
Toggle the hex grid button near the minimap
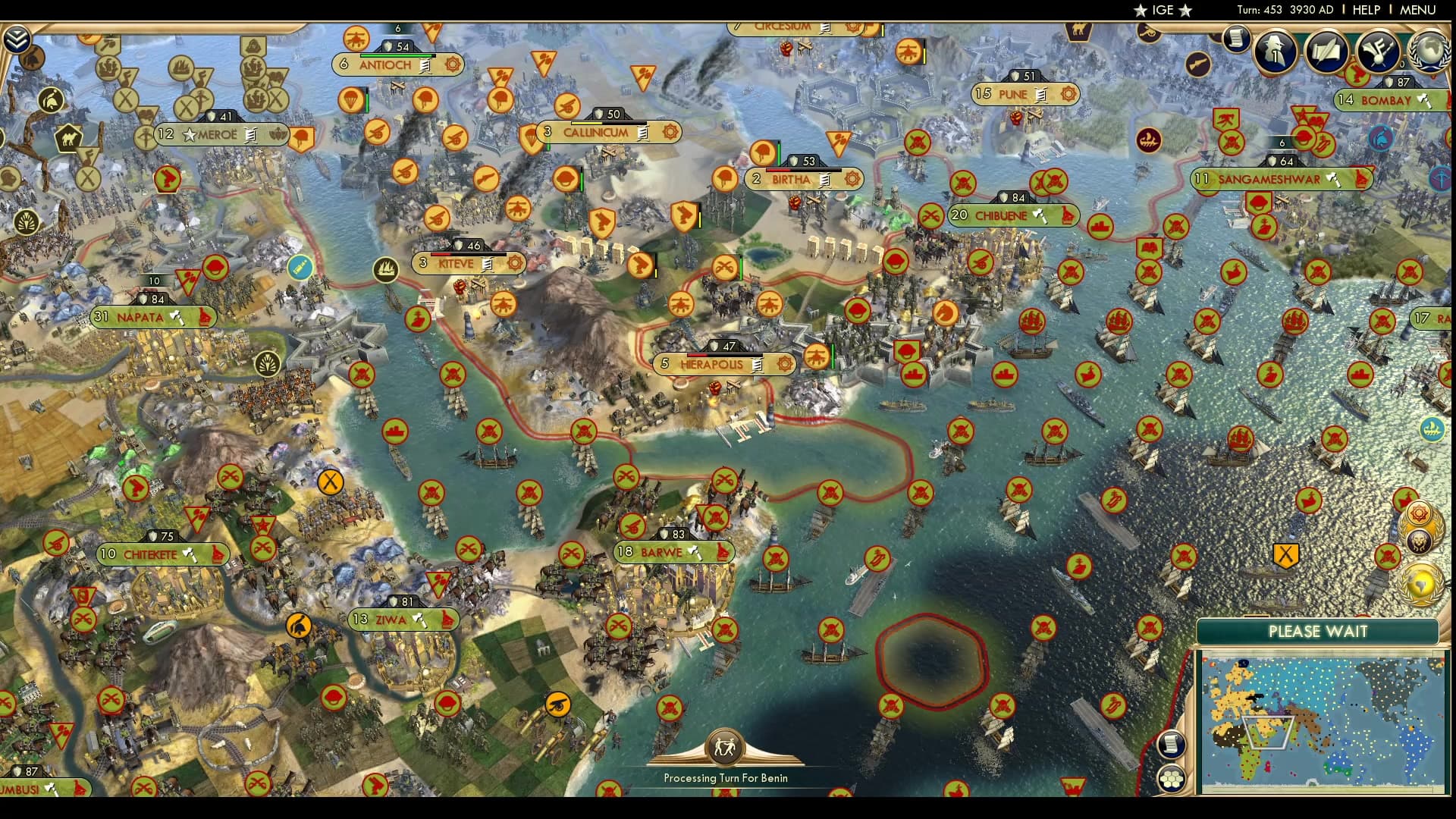click(1172, 779)
